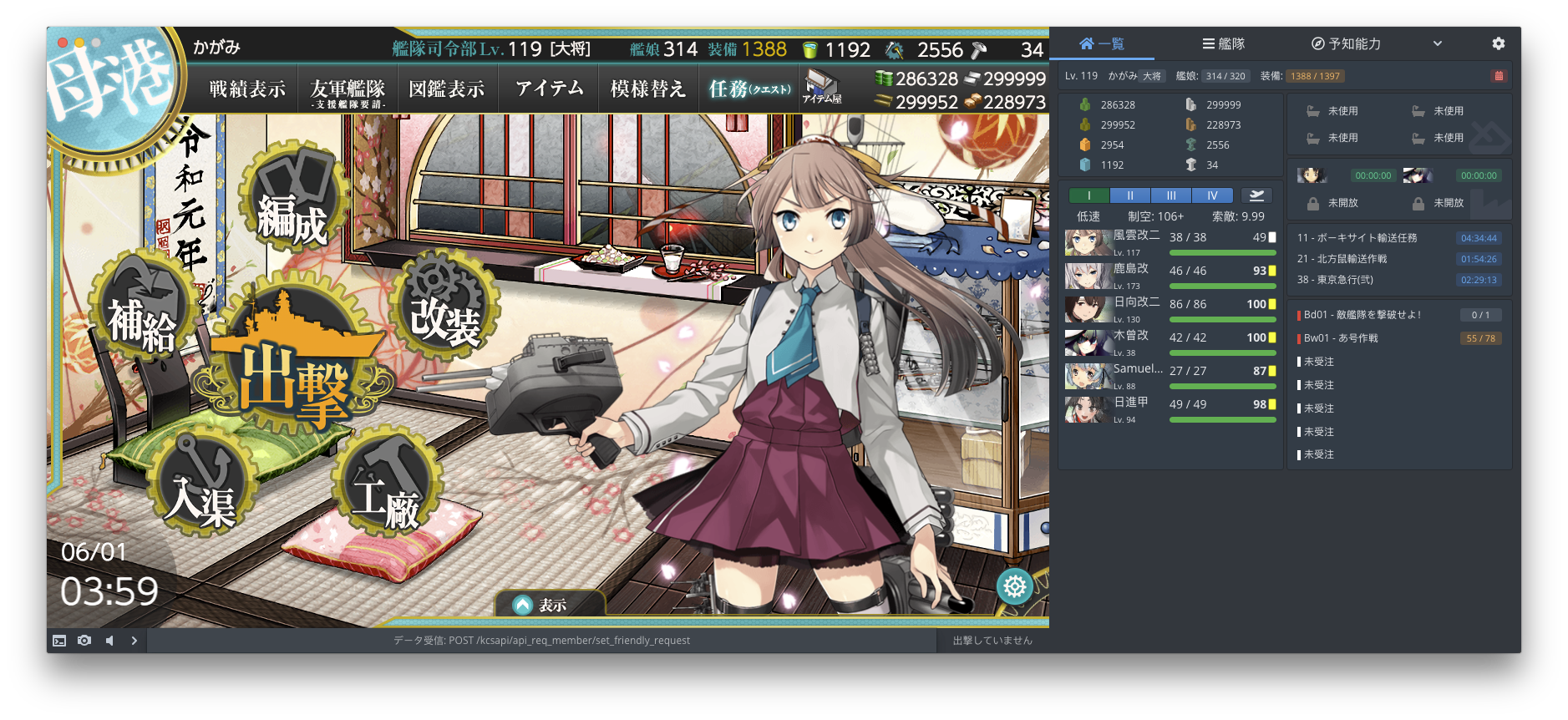Click the teal gear settings button
The height and width of the screenshot is (720, 1568).
[1015, 586]
